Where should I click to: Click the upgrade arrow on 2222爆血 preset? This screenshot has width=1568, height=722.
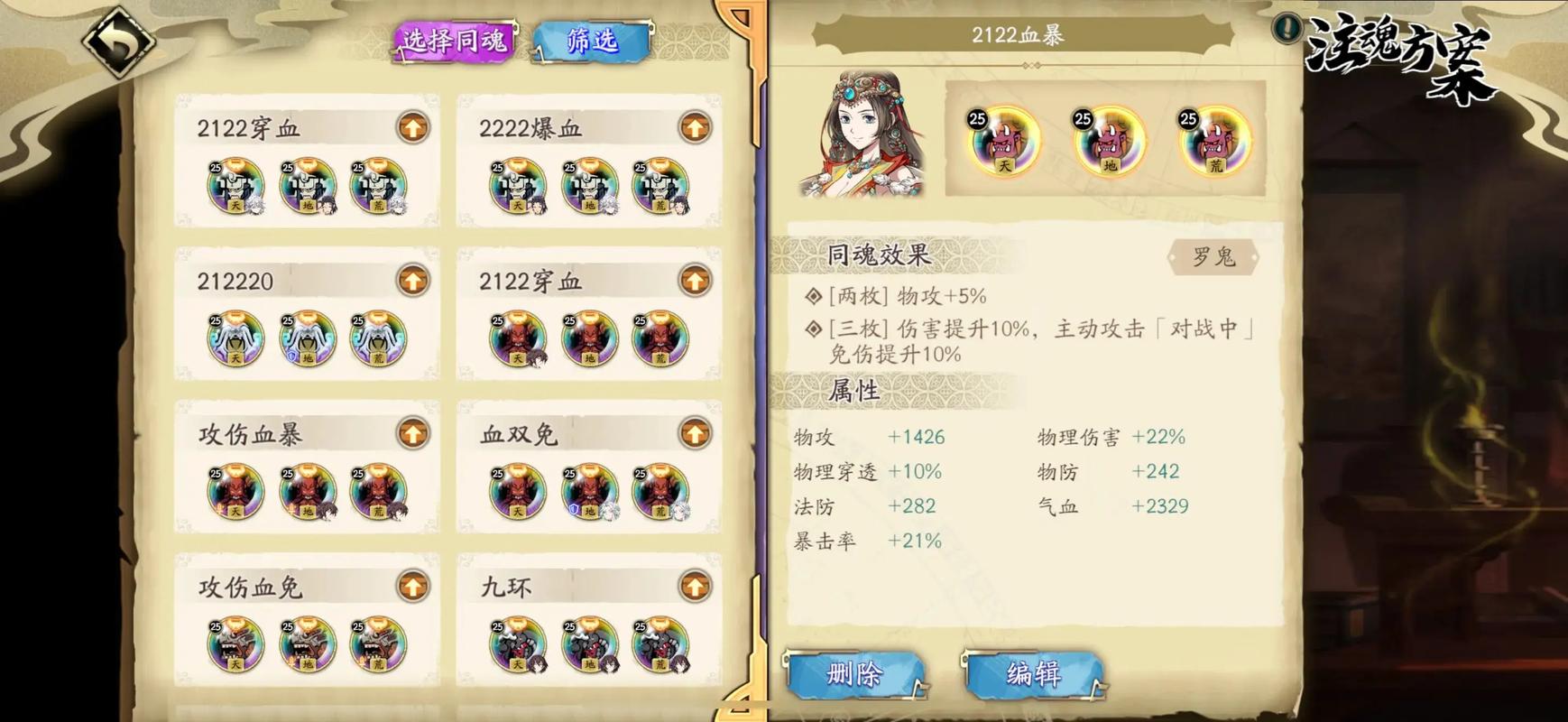click(693, 127)
